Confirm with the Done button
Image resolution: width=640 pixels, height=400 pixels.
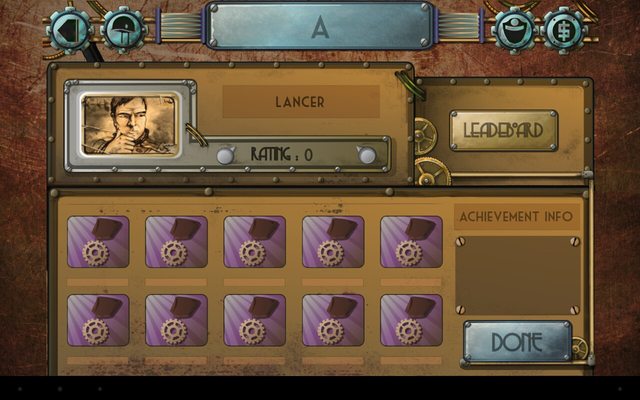[517, 341]
